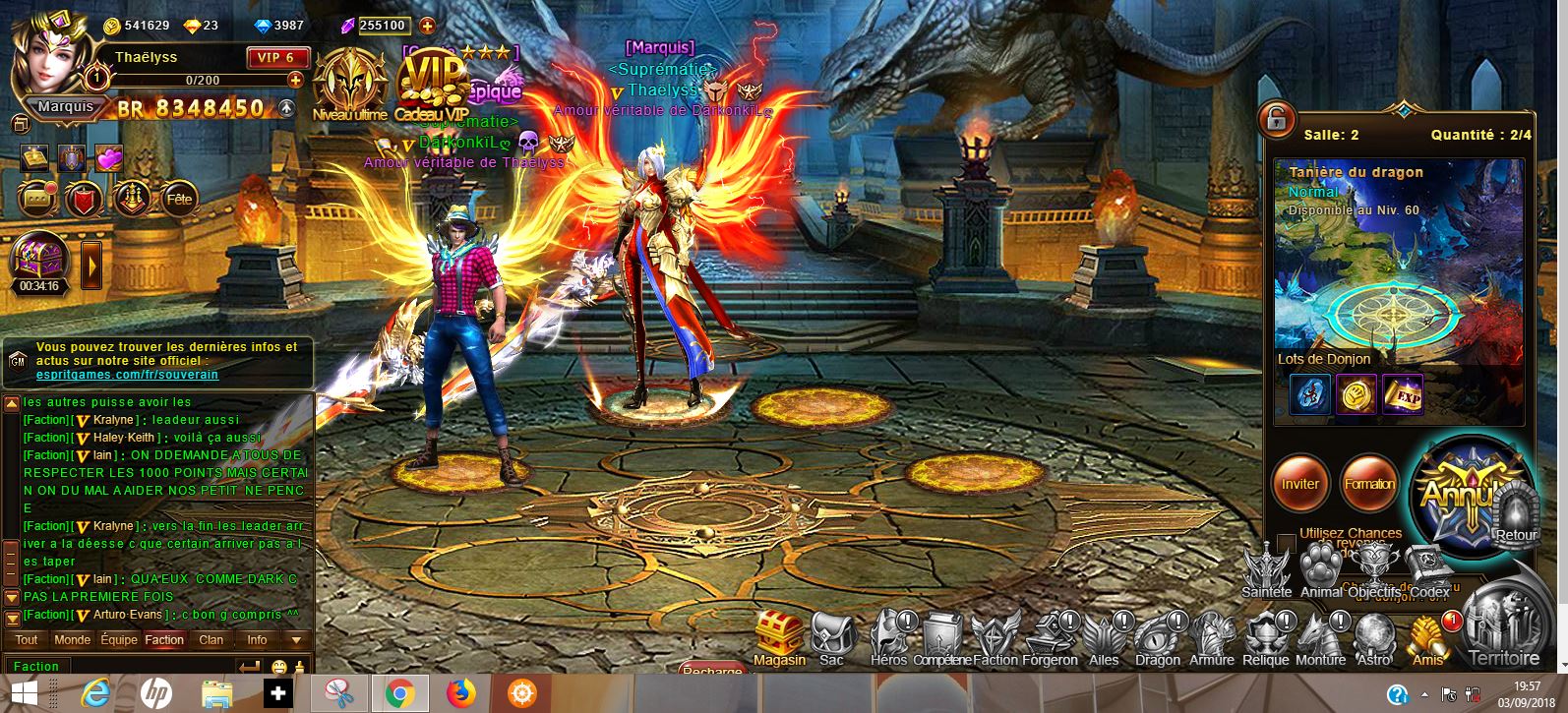Select the Équipe chat tab

(x=119, y=639)
